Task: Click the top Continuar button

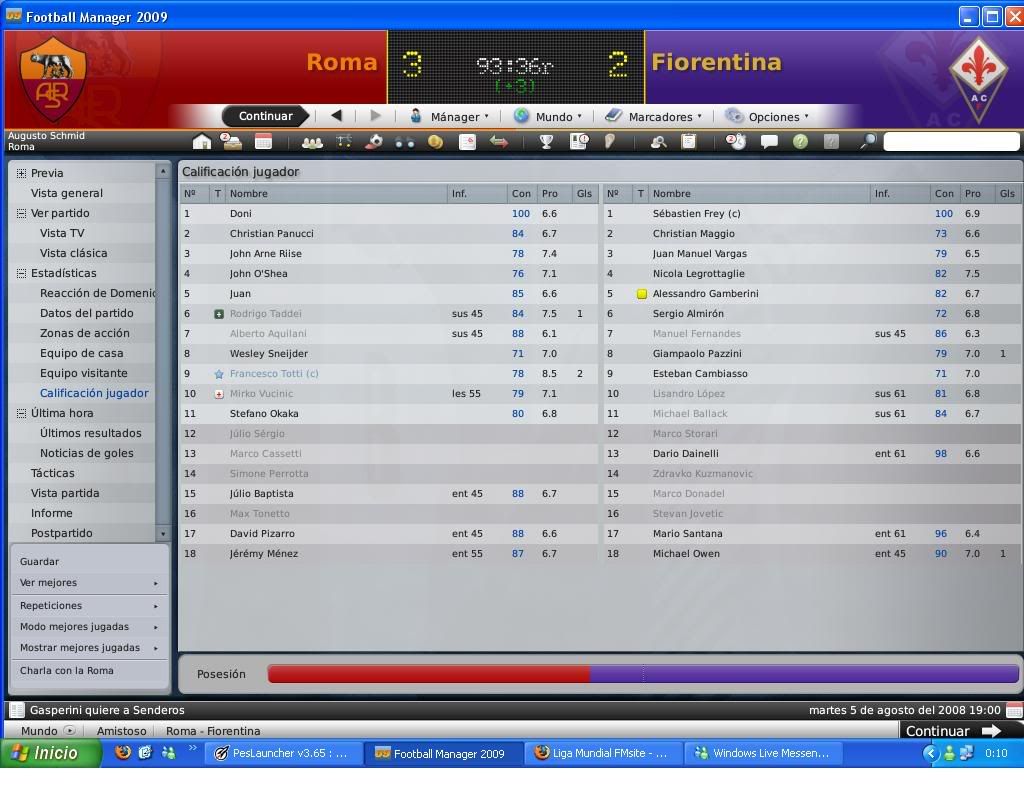Action: [x=265, y=116]
